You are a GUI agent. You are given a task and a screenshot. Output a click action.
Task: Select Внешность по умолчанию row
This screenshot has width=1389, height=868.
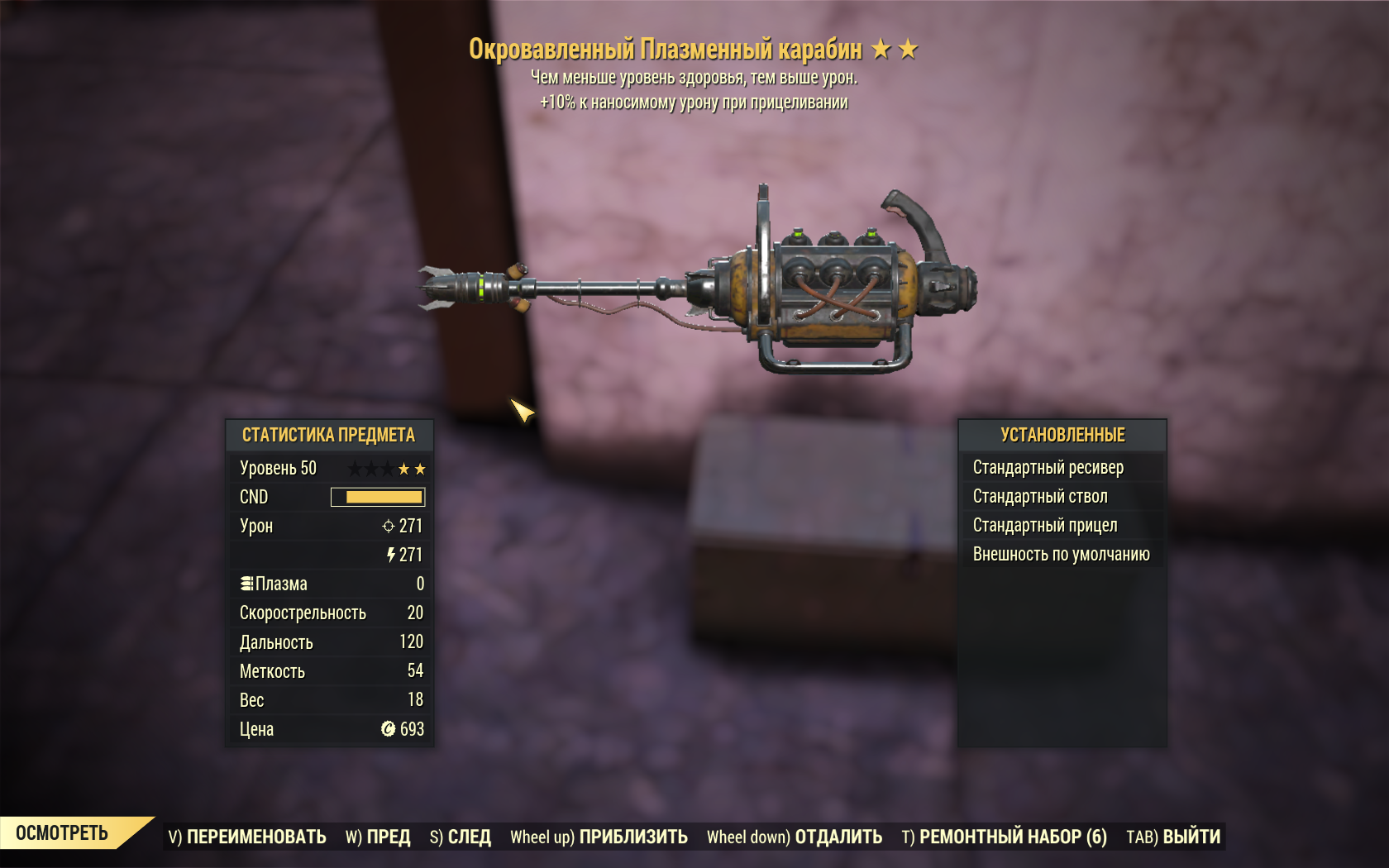[x=1062, y=555]
